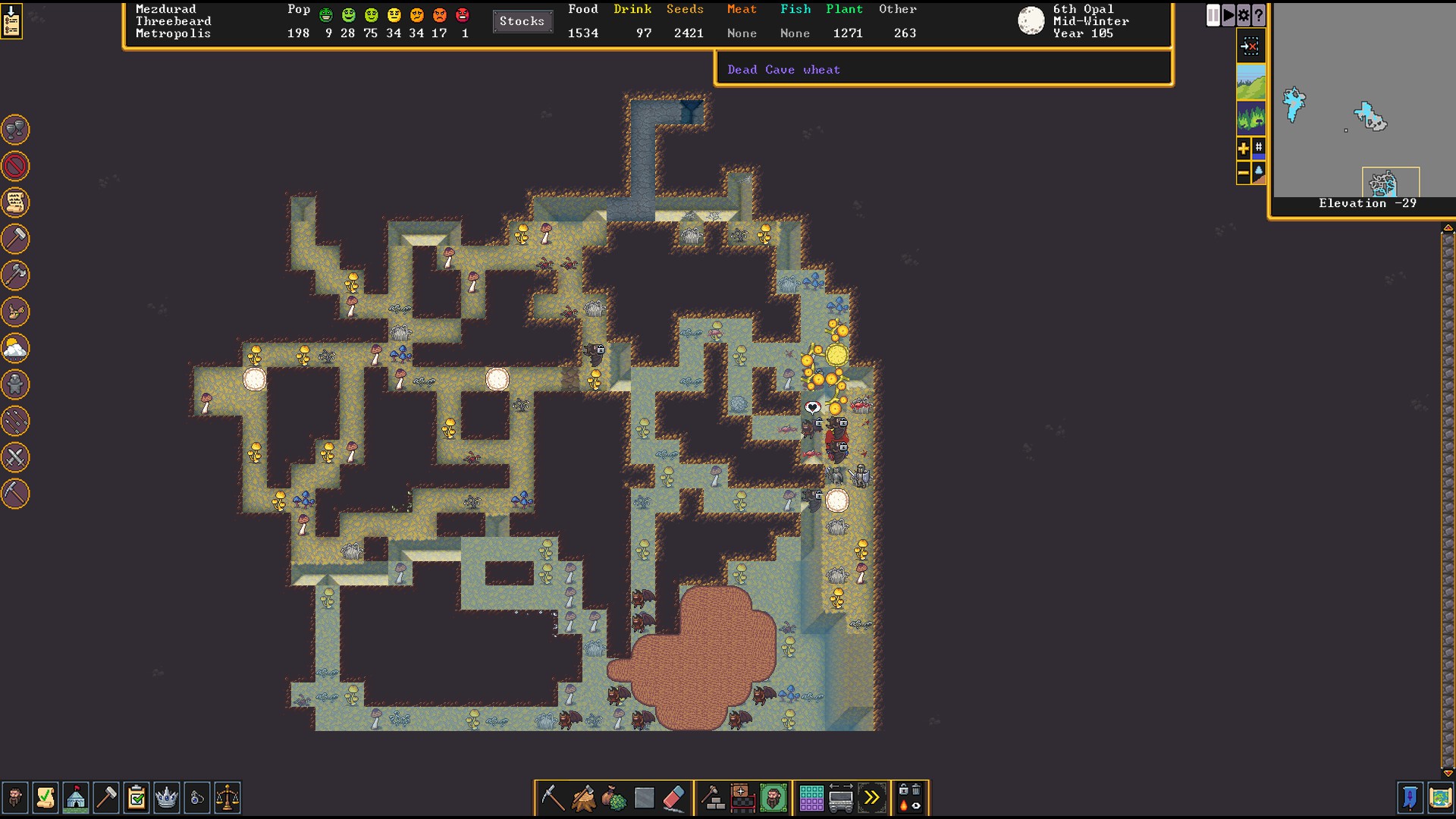Open the crossed swords combat alert
This screenshot has width=1456, height=819.
[x=15, y=457]
